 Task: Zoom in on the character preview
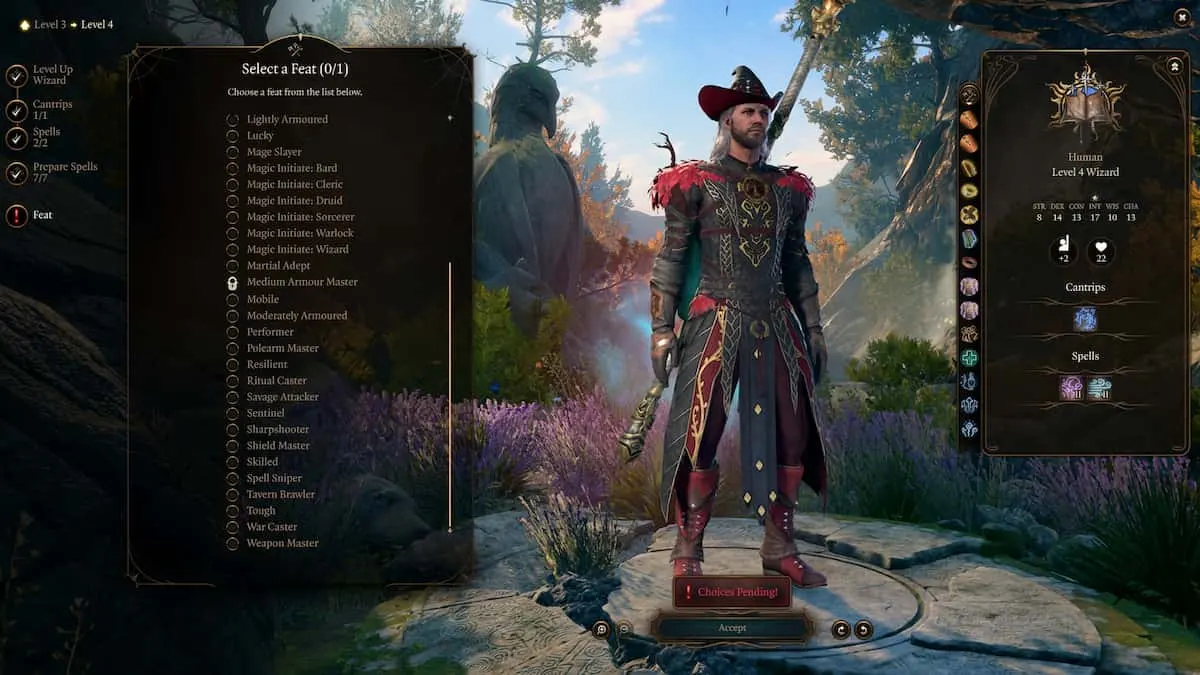click(601, 629)
